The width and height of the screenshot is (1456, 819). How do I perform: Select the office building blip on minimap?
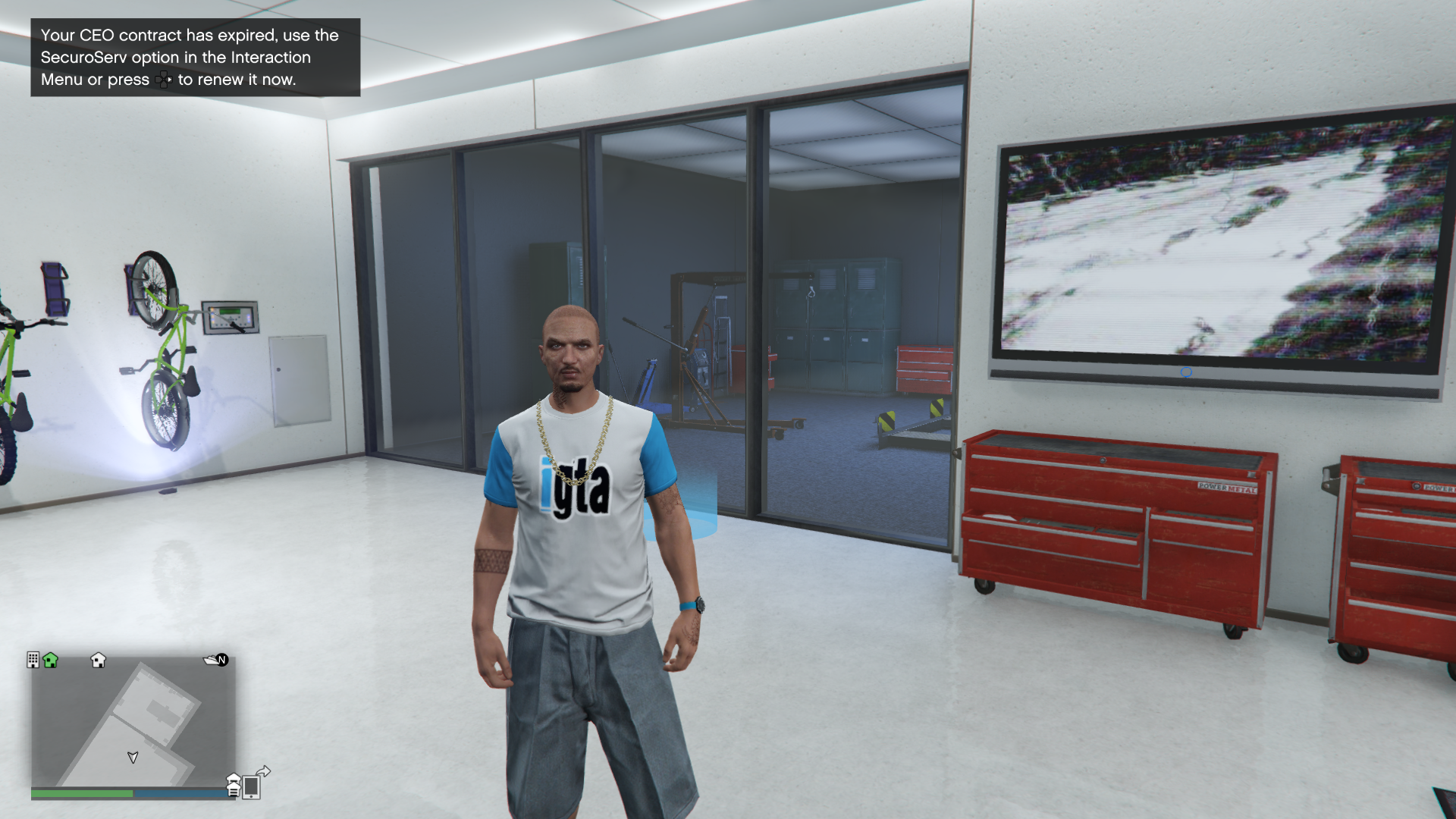(33, 660)
